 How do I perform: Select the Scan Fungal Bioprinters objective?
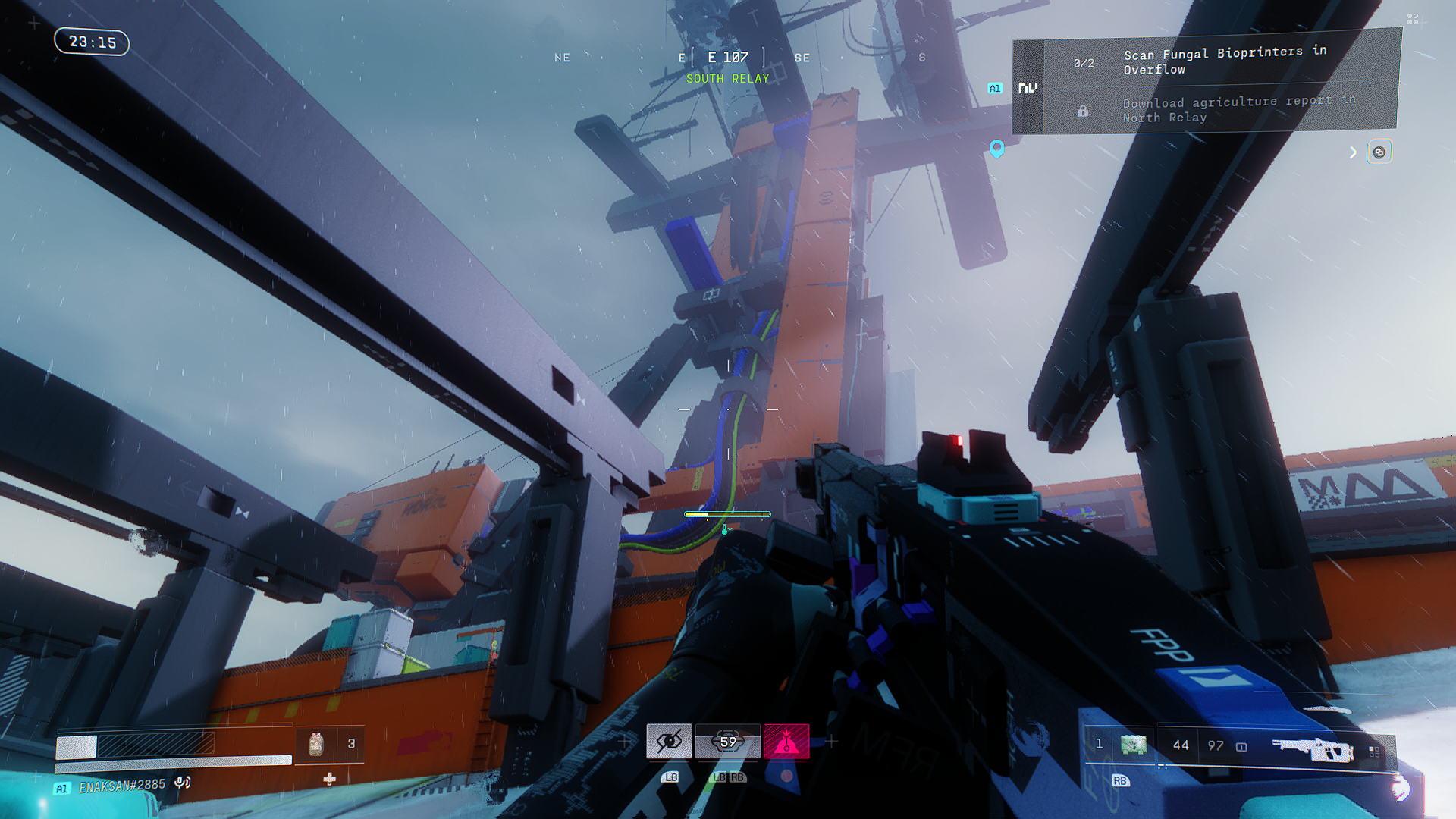coord(1224,61)
